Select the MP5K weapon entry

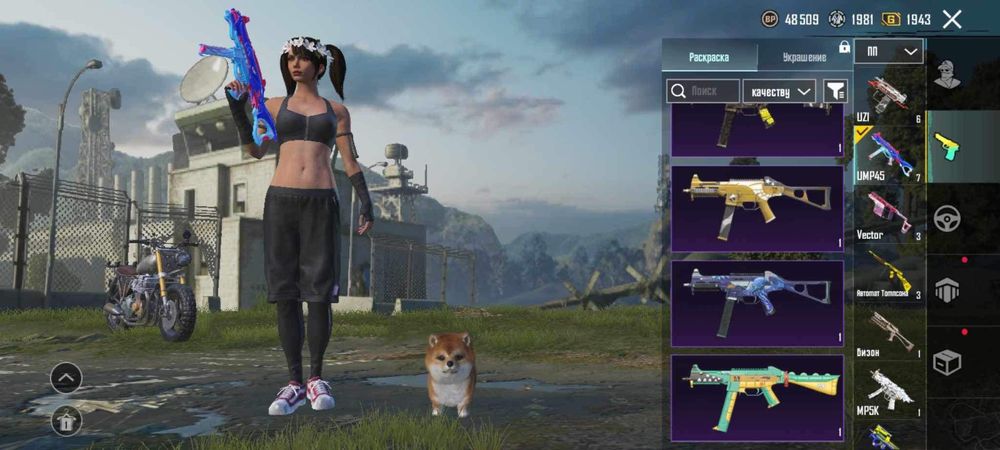[x=887, y=388]
